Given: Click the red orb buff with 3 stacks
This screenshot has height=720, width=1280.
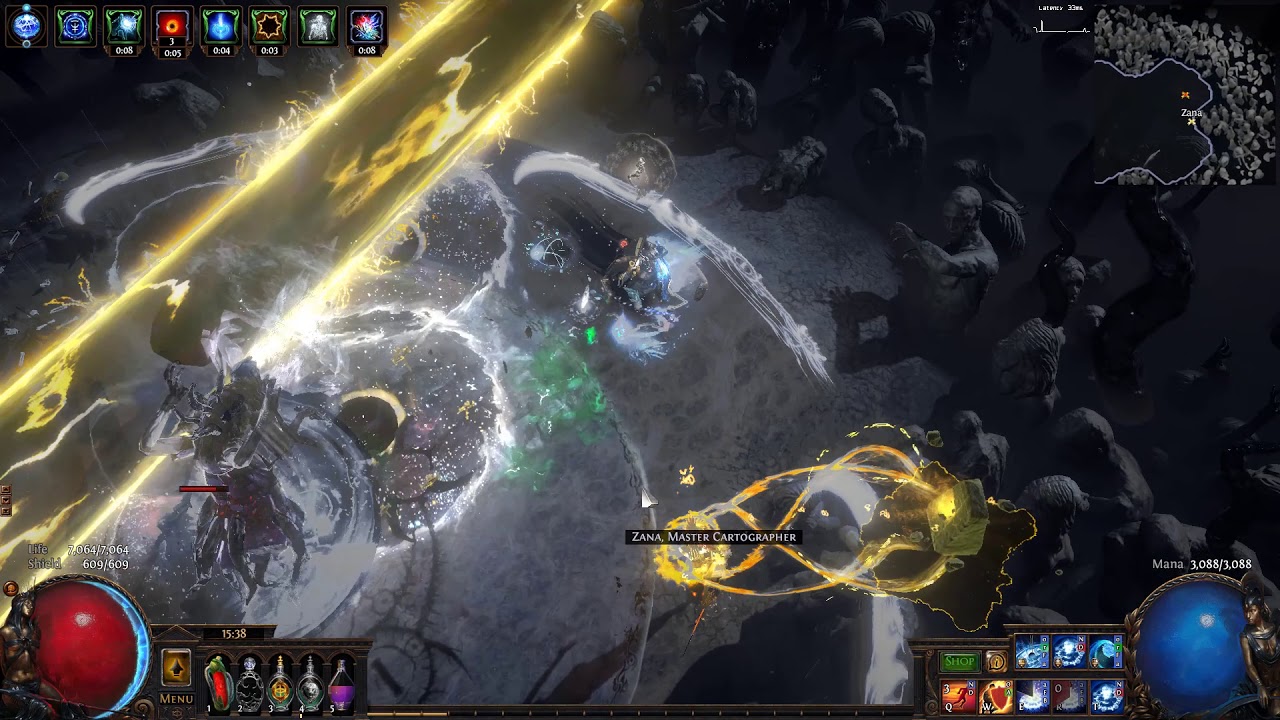Looking at the screenshot, I should 172,26.
